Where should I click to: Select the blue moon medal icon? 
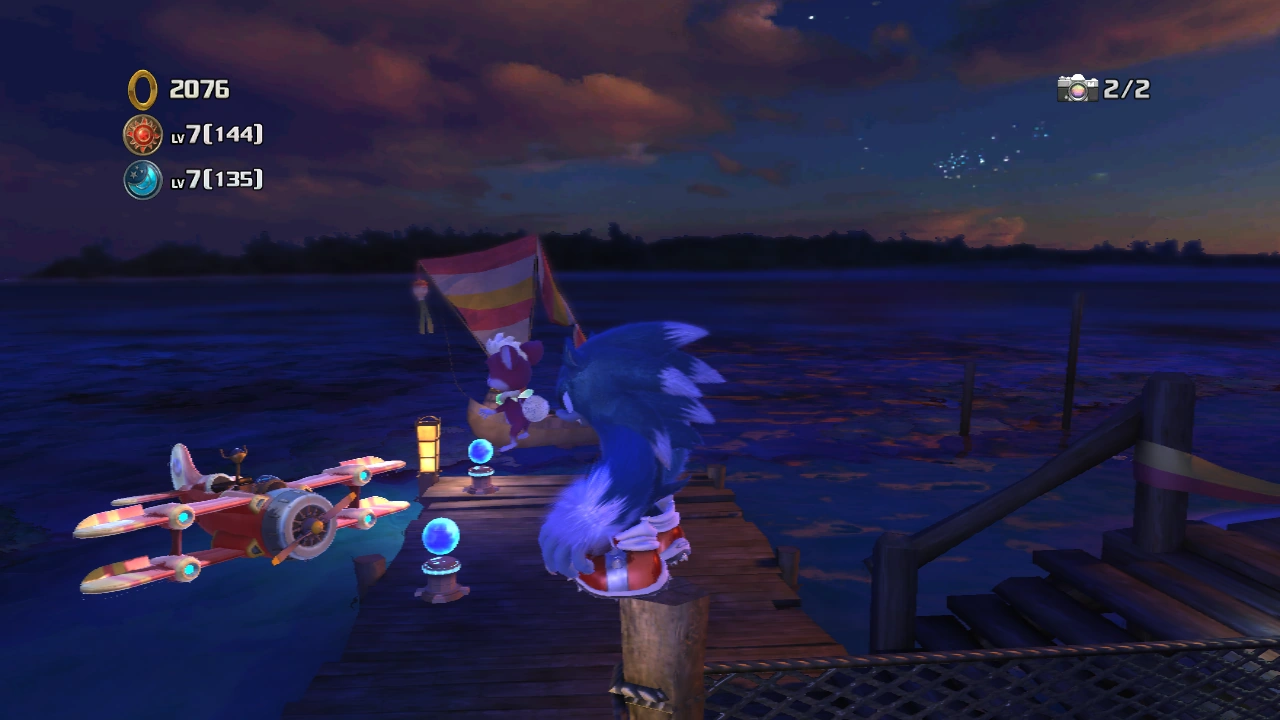pyautogui.click(x=143, y=180)
